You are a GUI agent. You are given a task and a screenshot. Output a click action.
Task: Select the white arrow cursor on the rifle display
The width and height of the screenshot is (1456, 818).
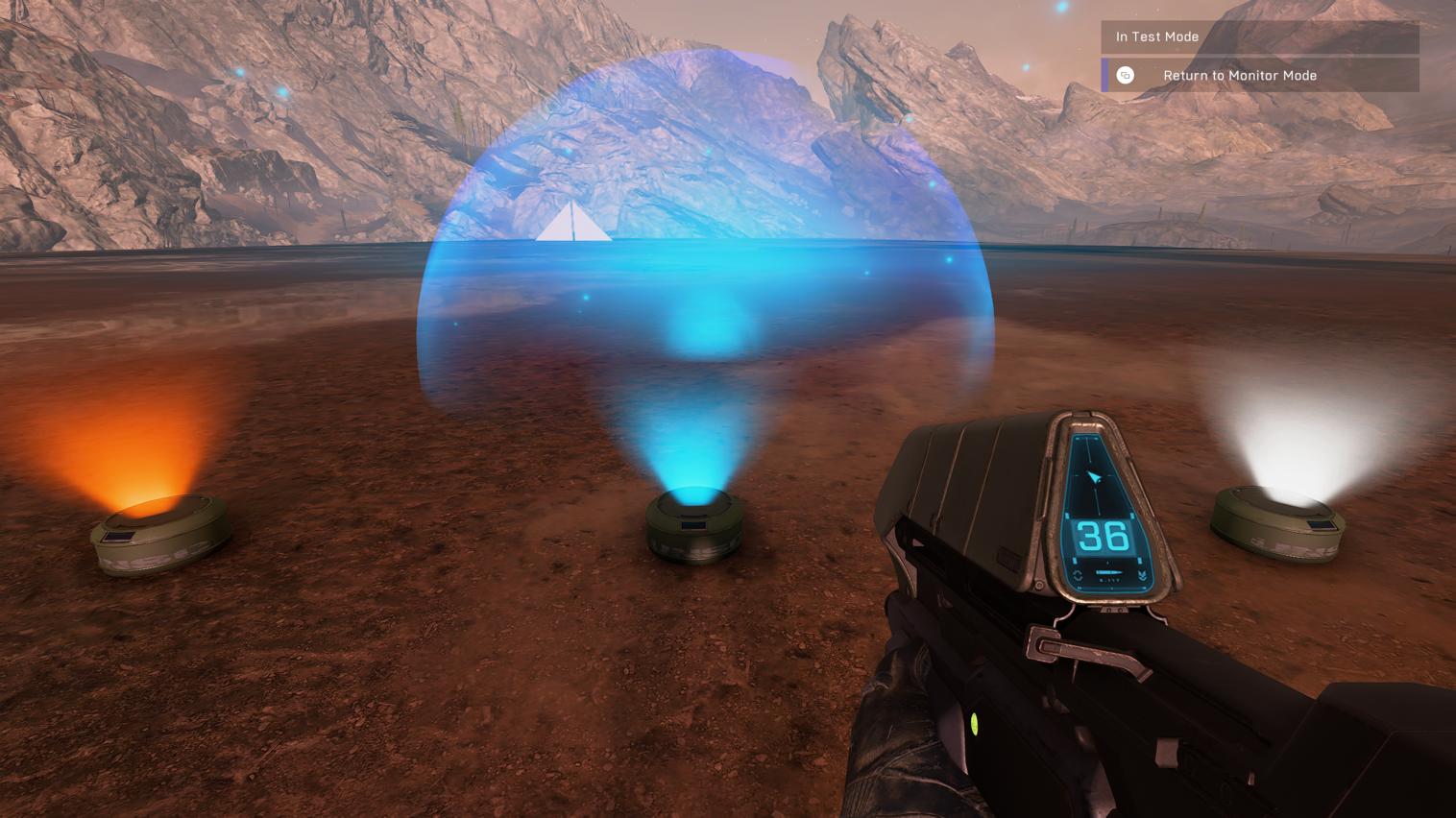(x=1095, y=476)
